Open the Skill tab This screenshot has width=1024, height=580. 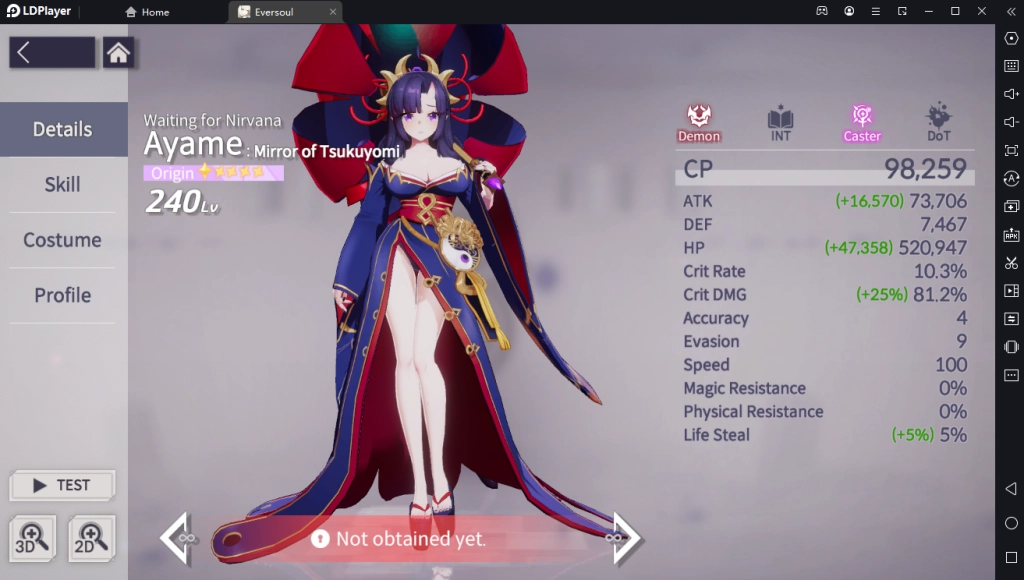(x=63, y=185)
